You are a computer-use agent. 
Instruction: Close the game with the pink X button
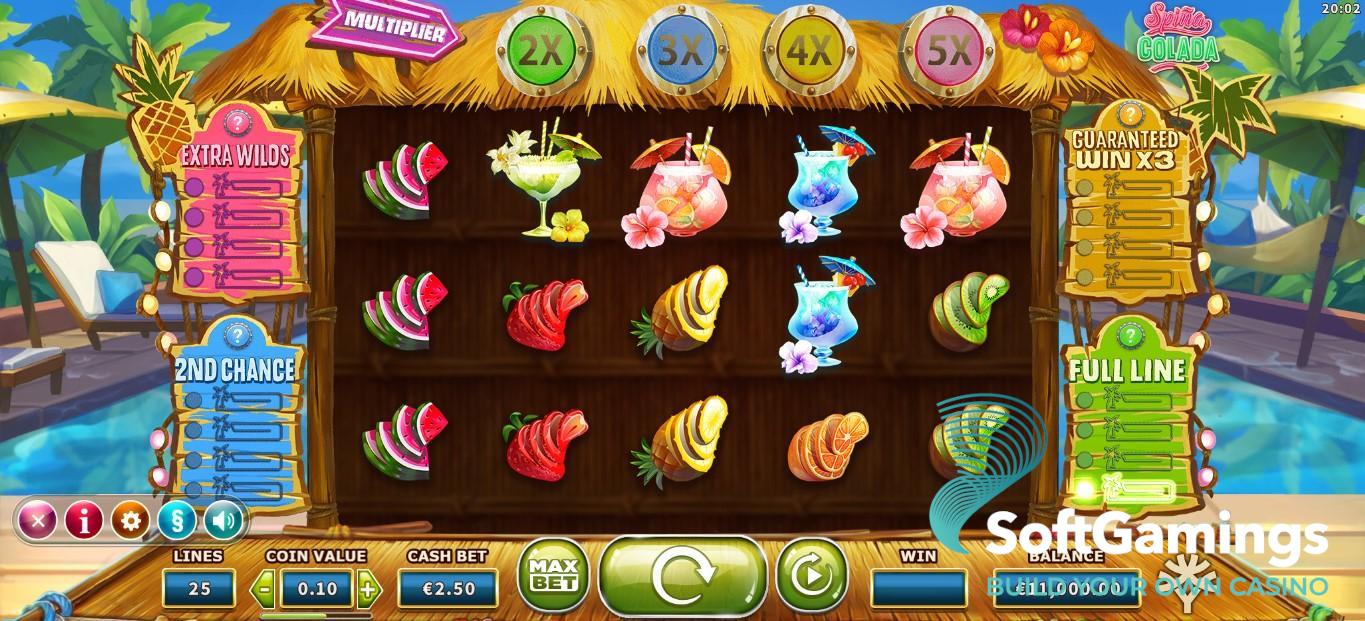pyautogui.click(x=38, y=520)
